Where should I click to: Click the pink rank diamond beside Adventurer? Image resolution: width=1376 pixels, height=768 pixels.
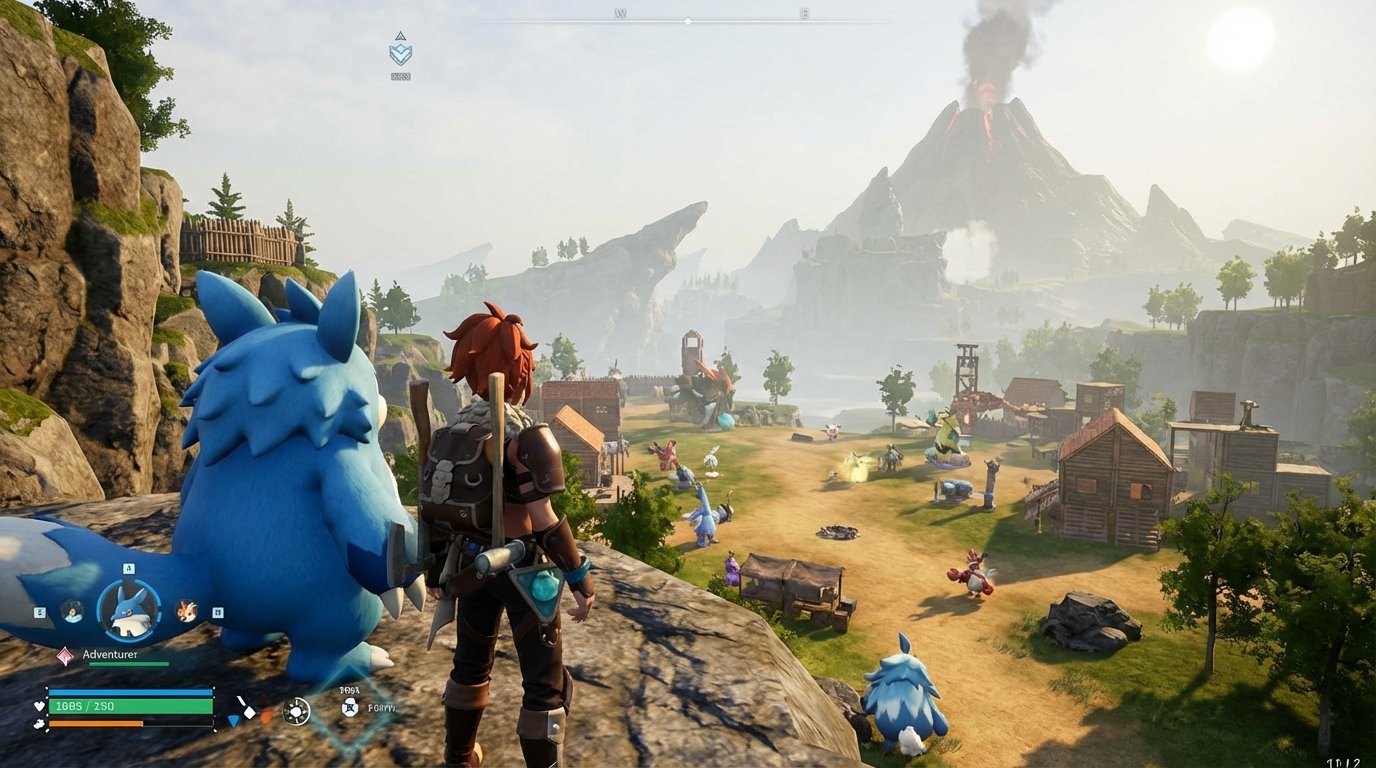coord(65,655)
